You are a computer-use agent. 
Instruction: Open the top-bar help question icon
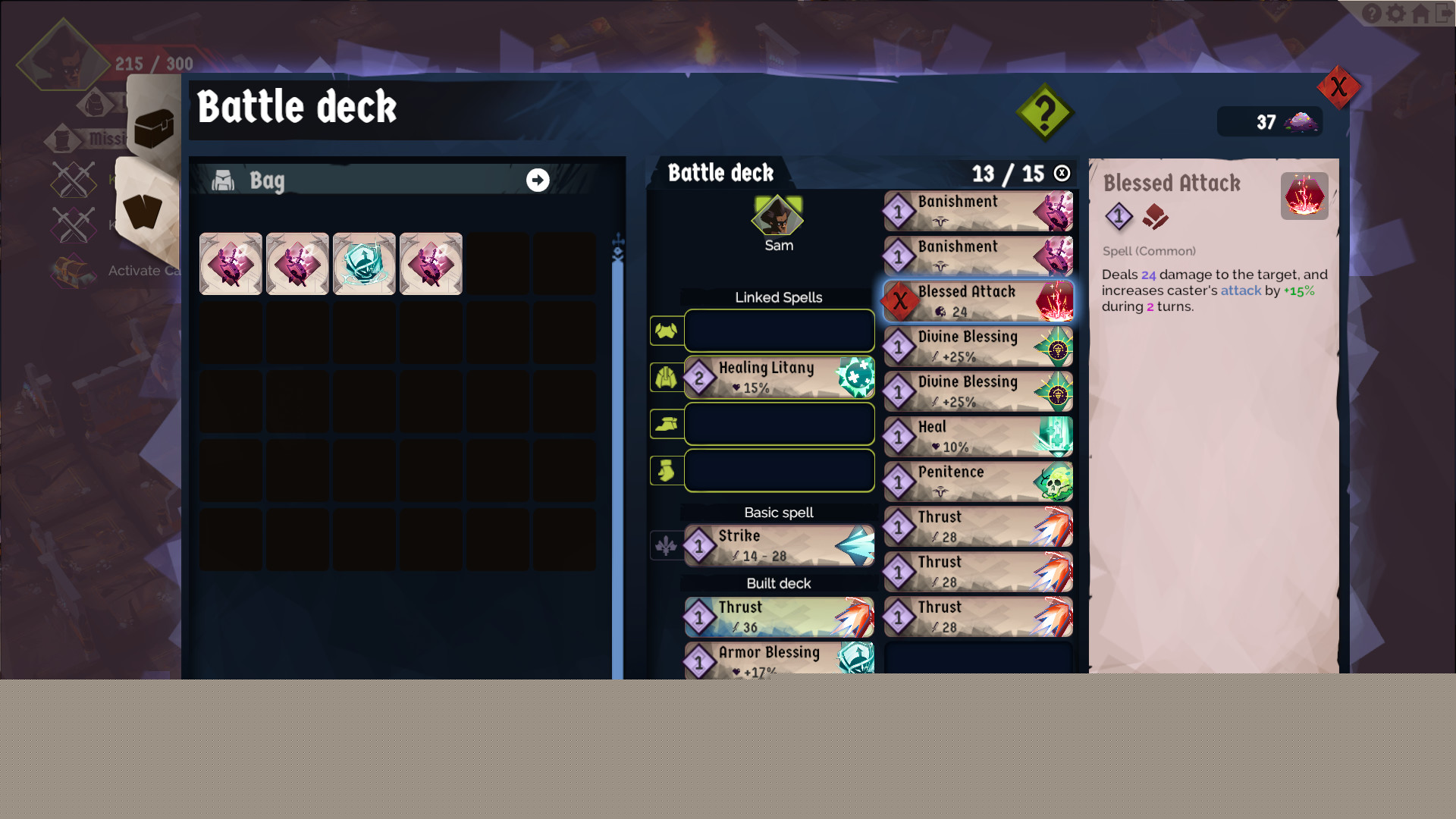(1372, 14)
